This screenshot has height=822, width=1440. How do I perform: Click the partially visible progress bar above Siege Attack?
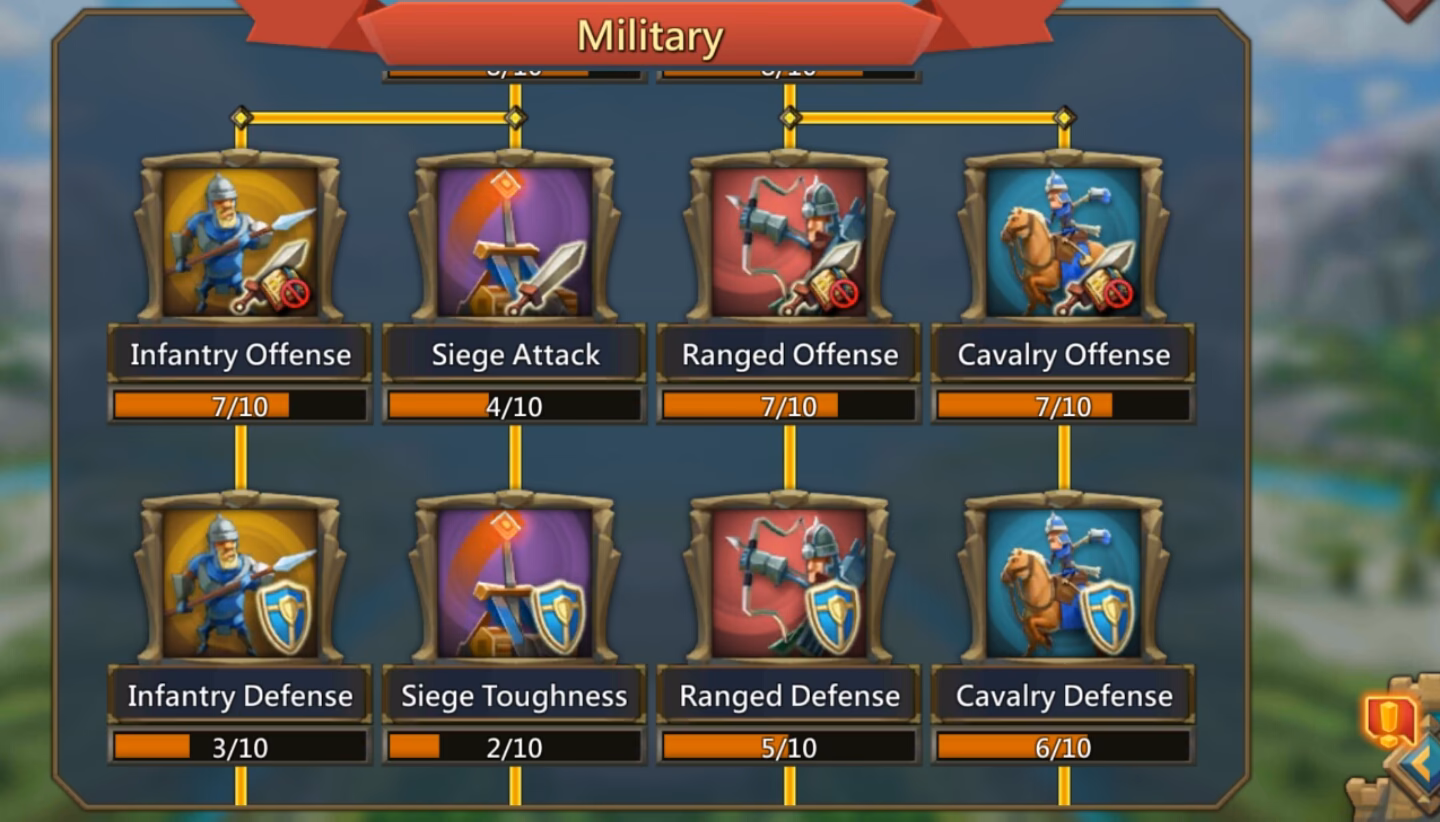[512, 67]
